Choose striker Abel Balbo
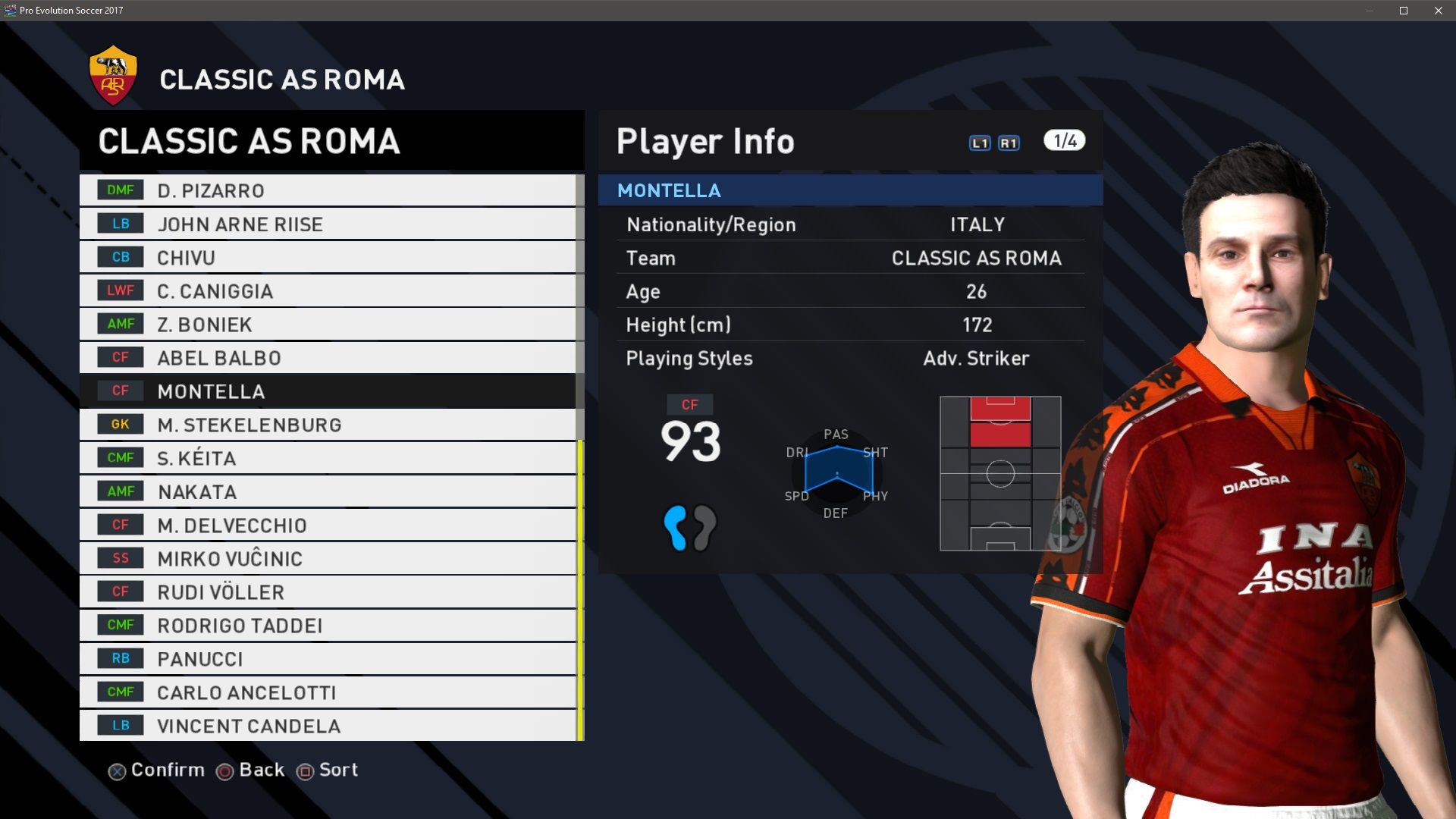1456x819 pixels. tap(328, 357)
